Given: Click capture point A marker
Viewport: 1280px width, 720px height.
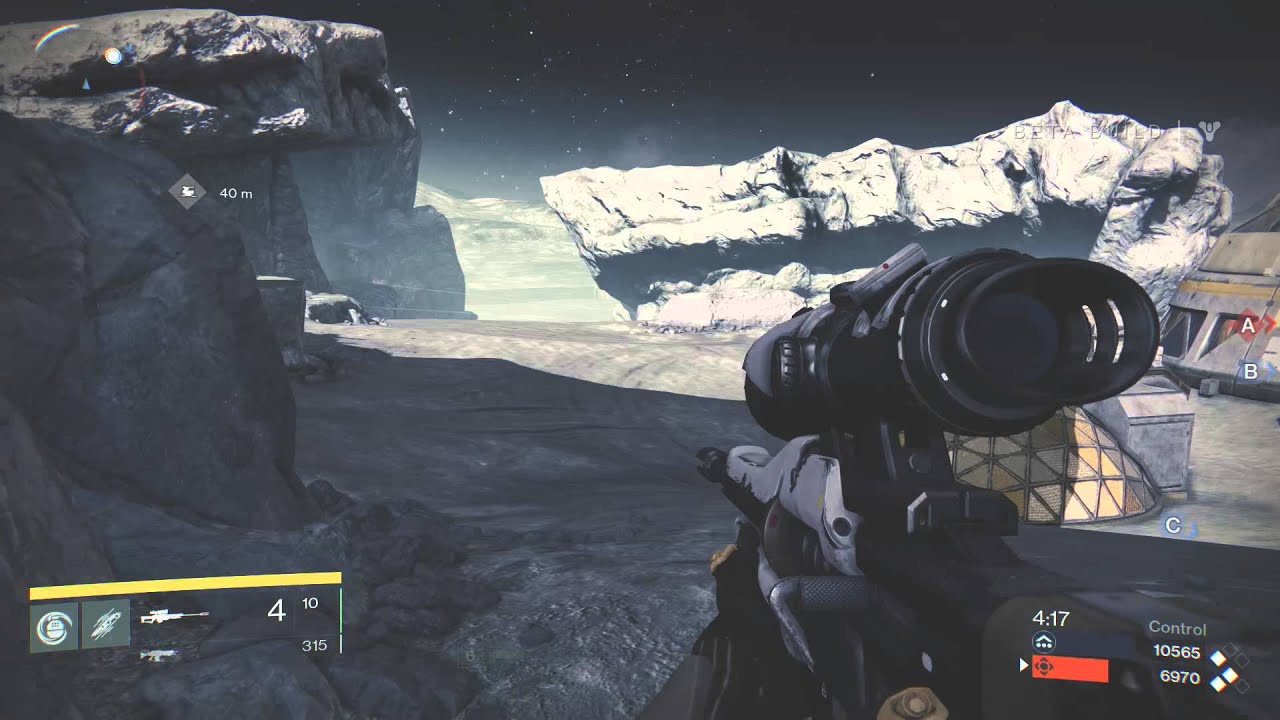Looking at the screenshot, I should click(1247, 322).
